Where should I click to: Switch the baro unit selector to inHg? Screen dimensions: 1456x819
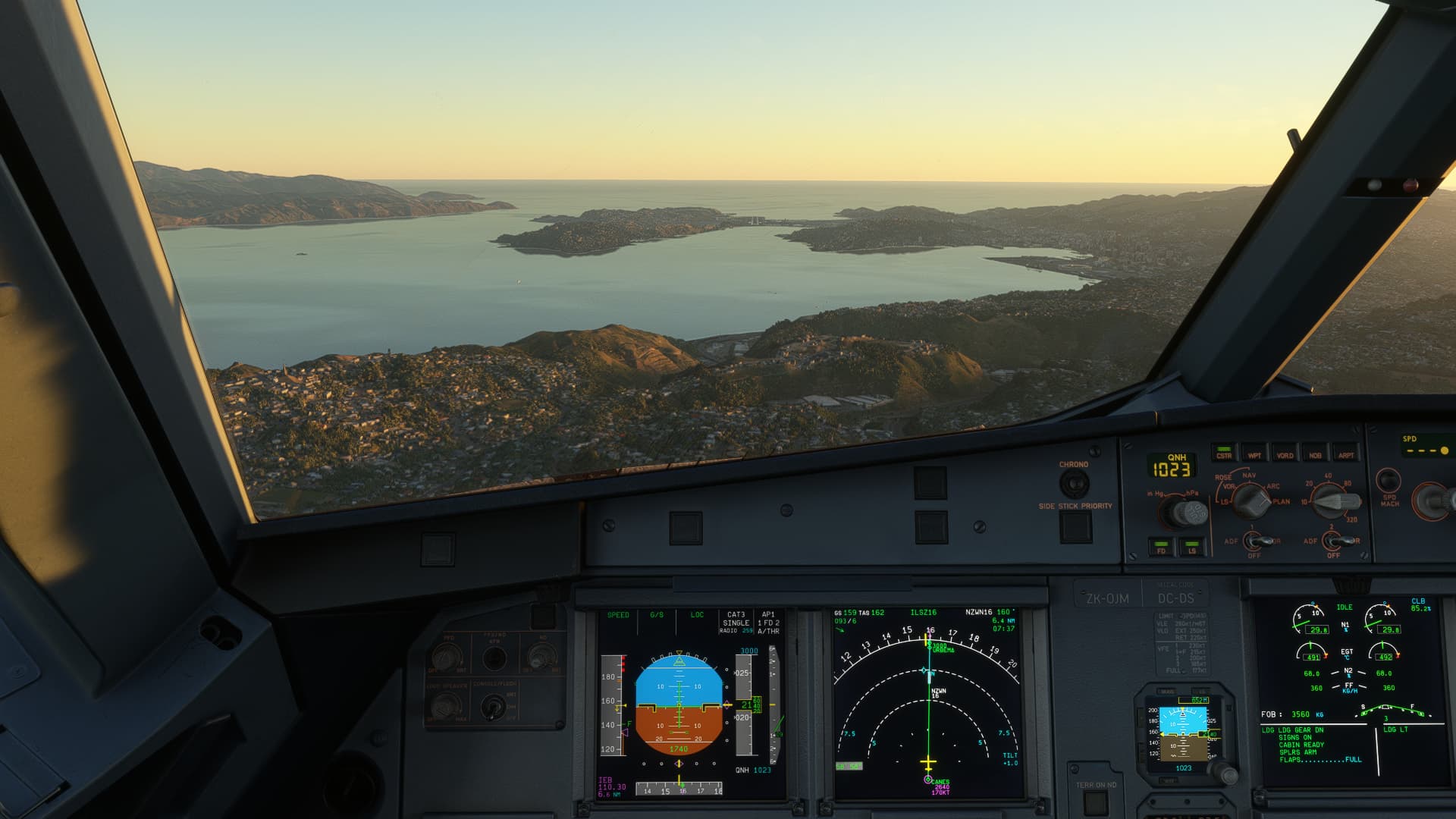coord(1156,494)
